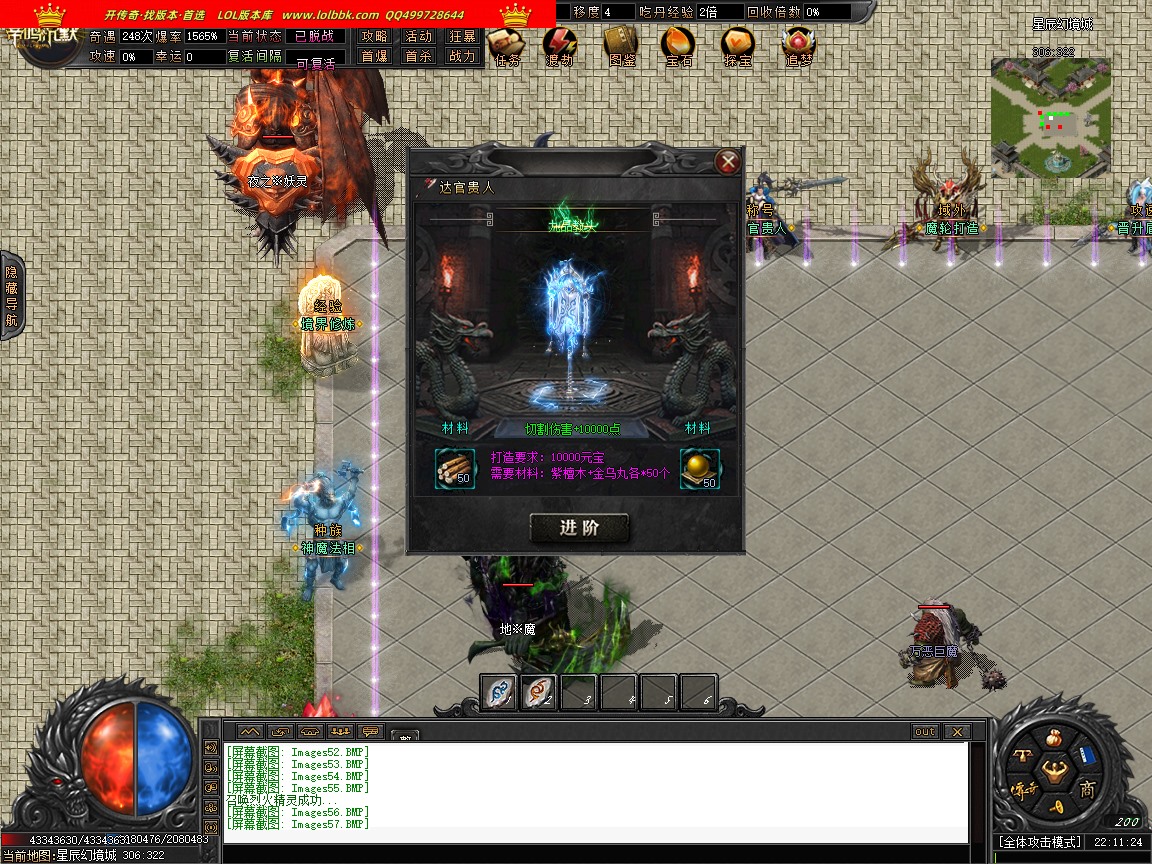Expand the 隐藏导航 side navigation tab

click(12, 295)
